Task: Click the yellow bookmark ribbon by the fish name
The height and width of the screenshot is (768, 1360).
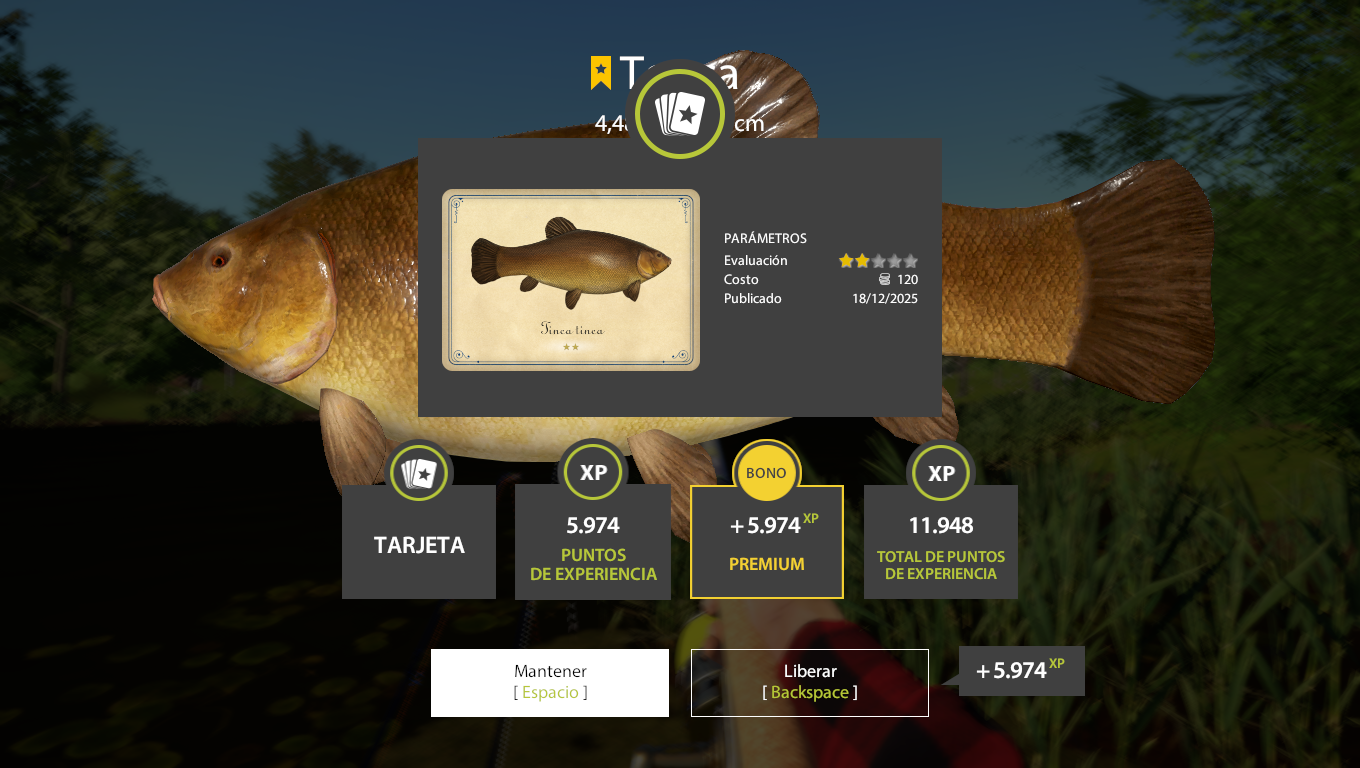Action: pyautogui.click(x=599, y=74)
